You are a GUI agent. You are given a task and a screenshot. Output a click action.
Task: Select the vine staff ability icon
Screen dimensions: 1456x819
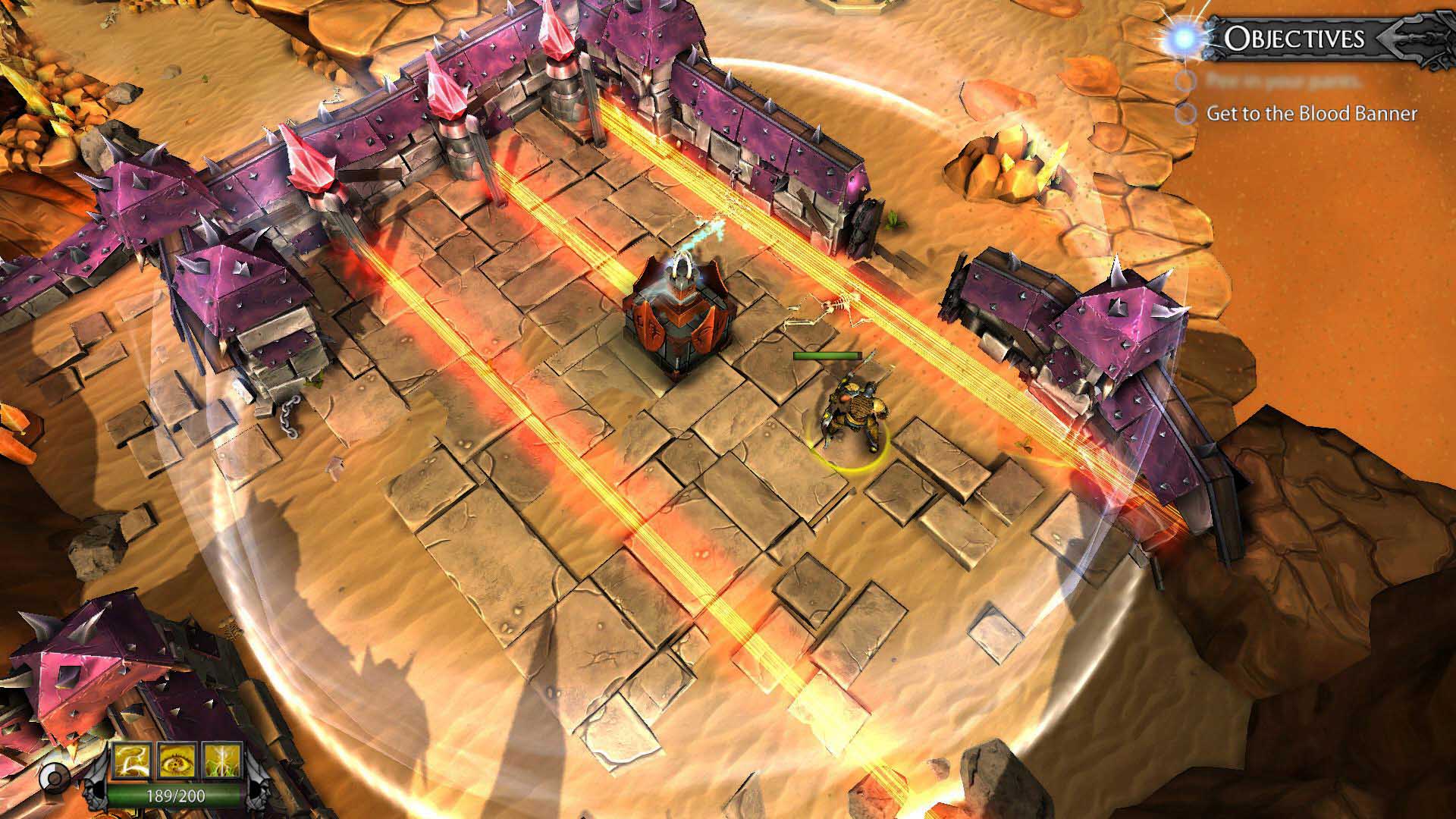[221, 761]
